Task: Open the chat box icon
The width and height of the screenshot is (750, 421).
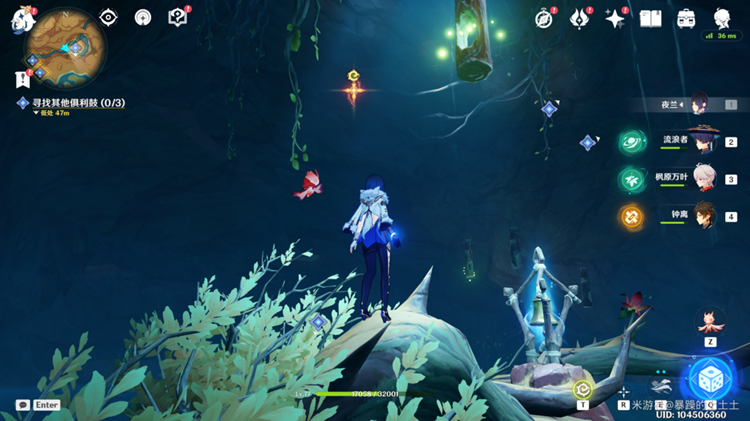Action: point(22,405)
